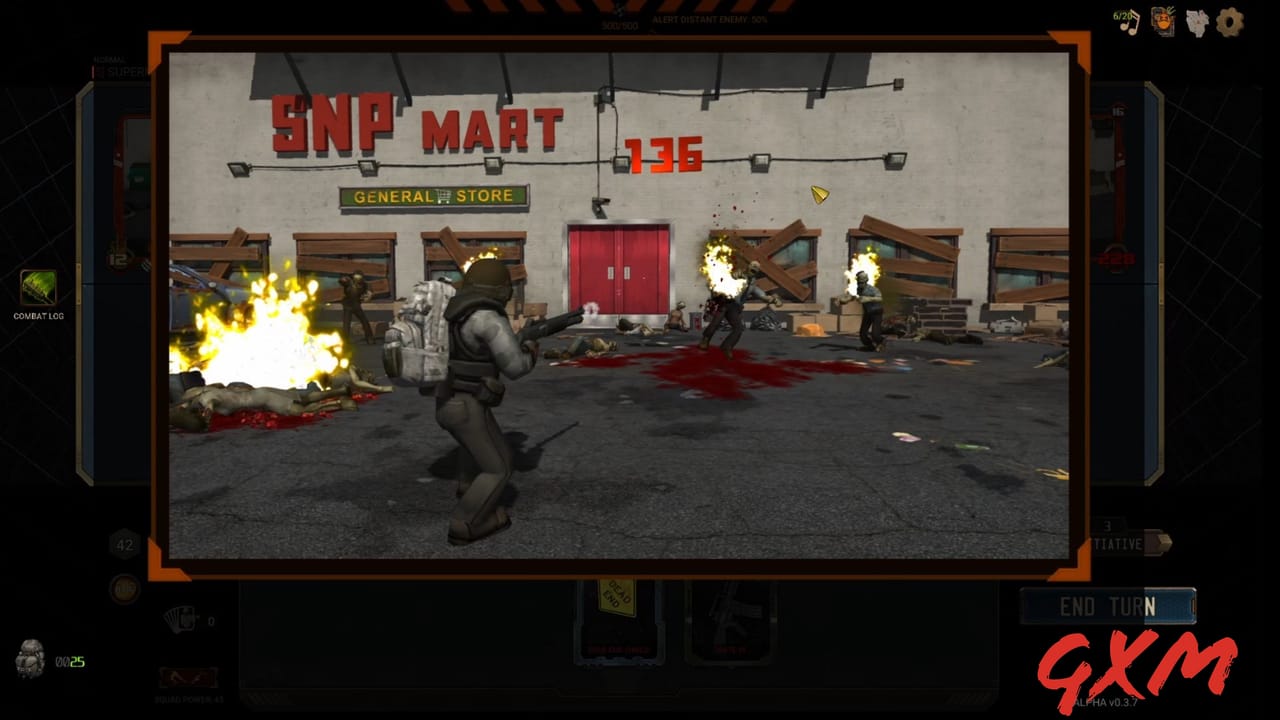Click the gold coin below the 42 hexagon
1280x720 pixels.
click(125, 589)
